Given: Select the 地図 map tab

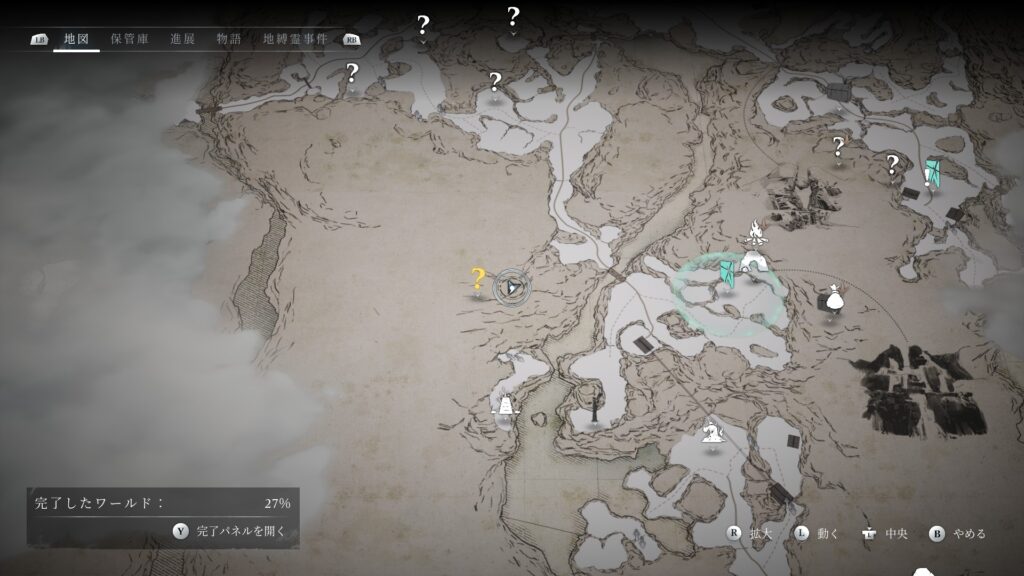Looking at the screenshot, I should click(x=76, y=39).
